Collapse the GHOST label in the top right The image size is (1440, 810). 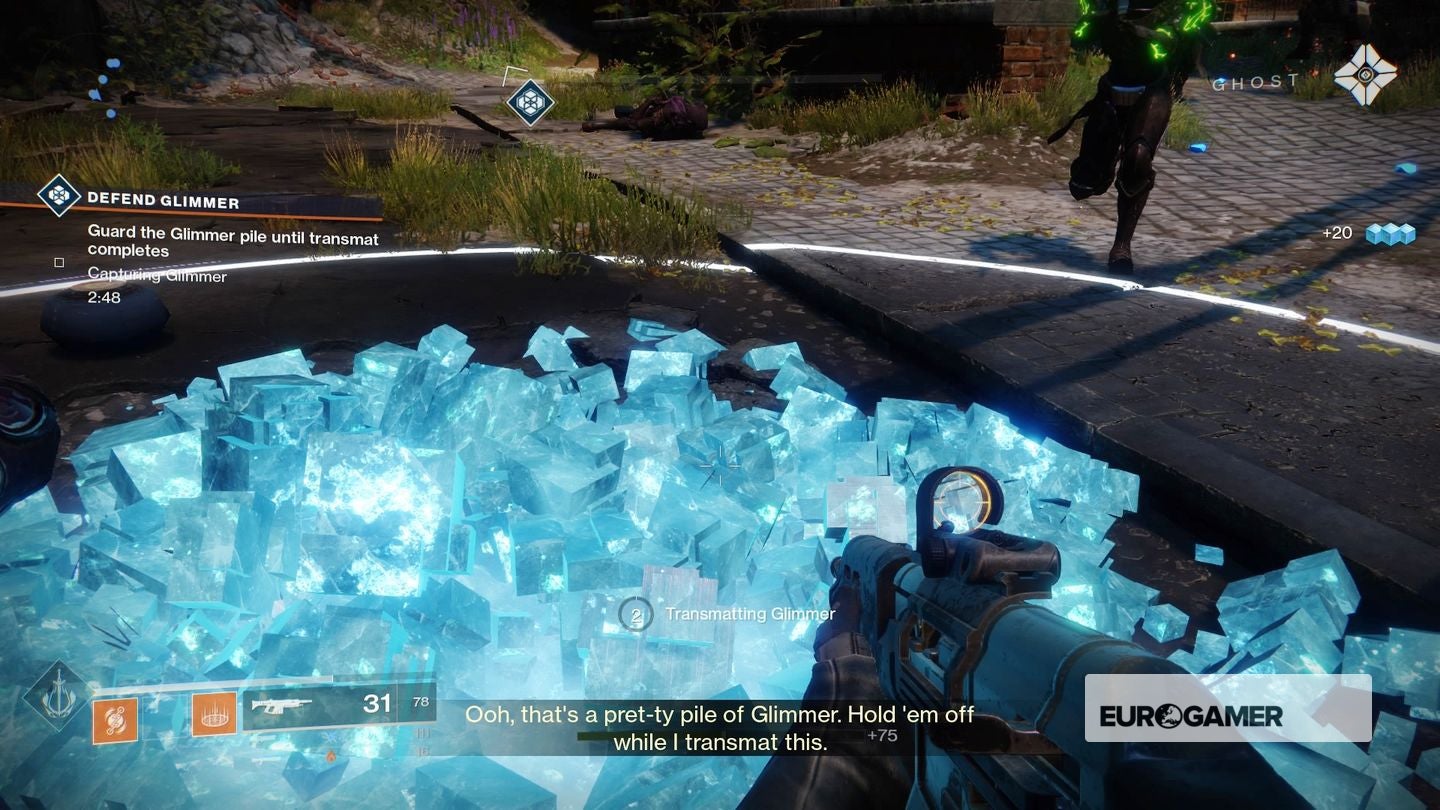[1253, 81]
